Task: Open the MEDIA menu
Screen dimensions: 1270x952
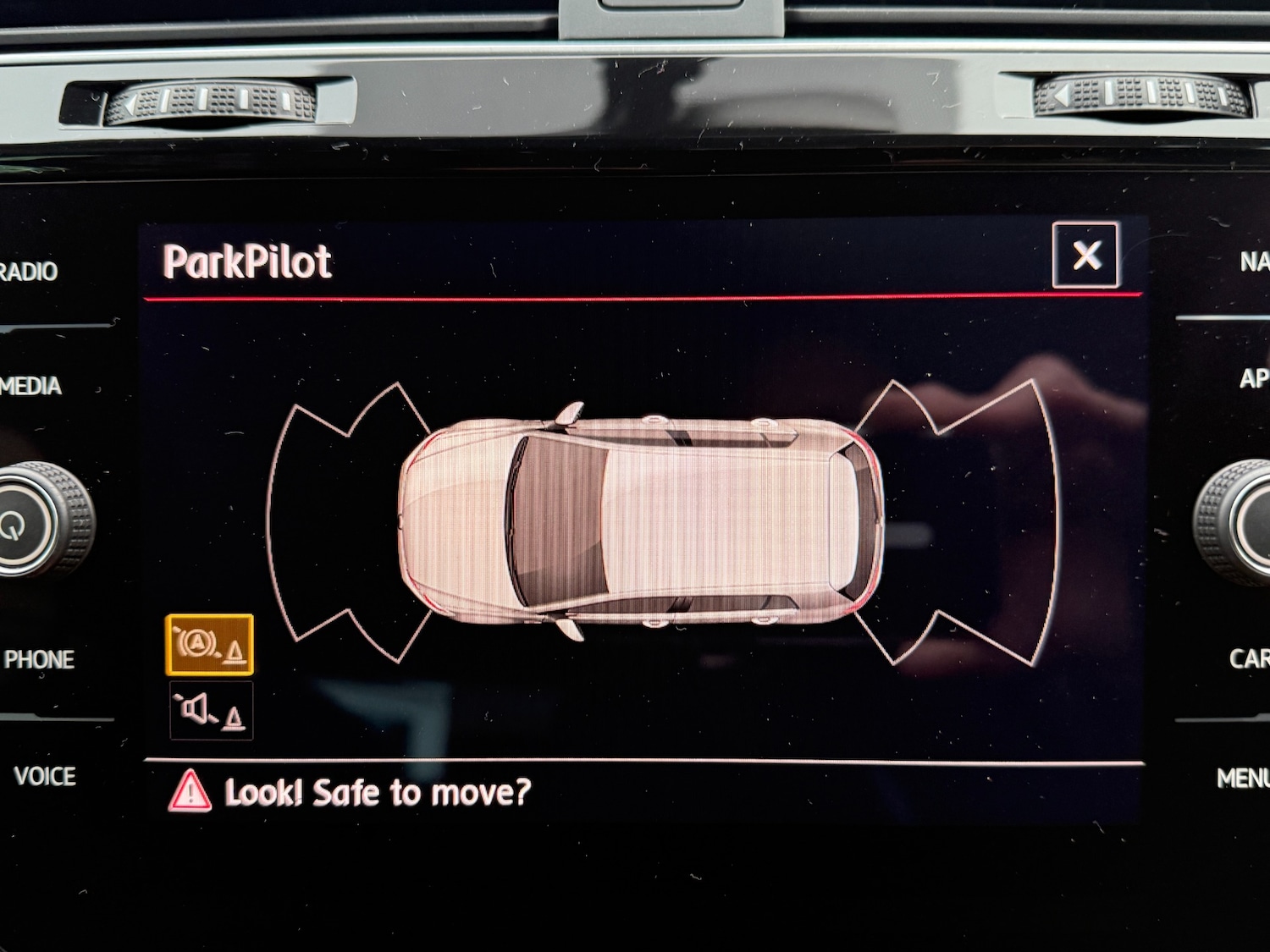Action: tap(32, 386)
